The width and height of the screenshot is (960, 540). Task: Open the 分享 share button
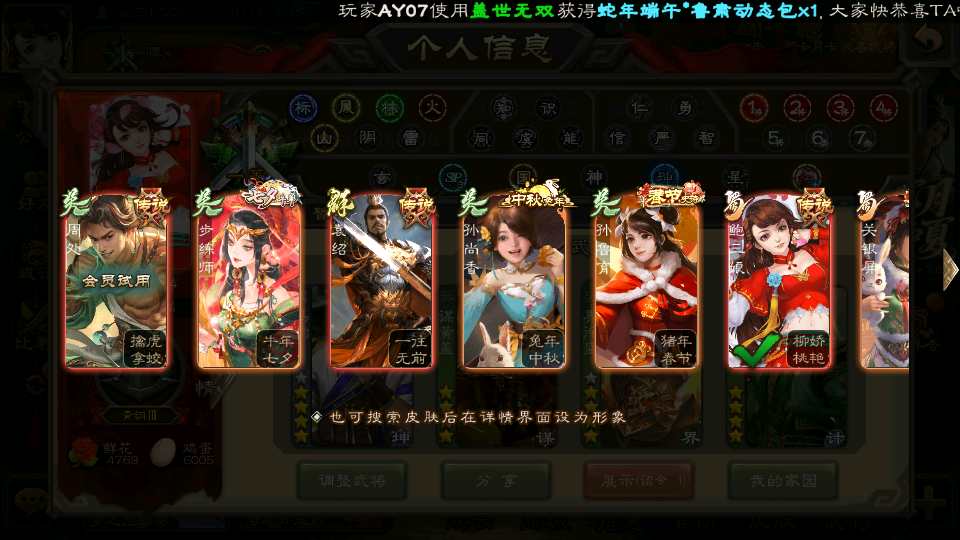click(x=496, y=480)
